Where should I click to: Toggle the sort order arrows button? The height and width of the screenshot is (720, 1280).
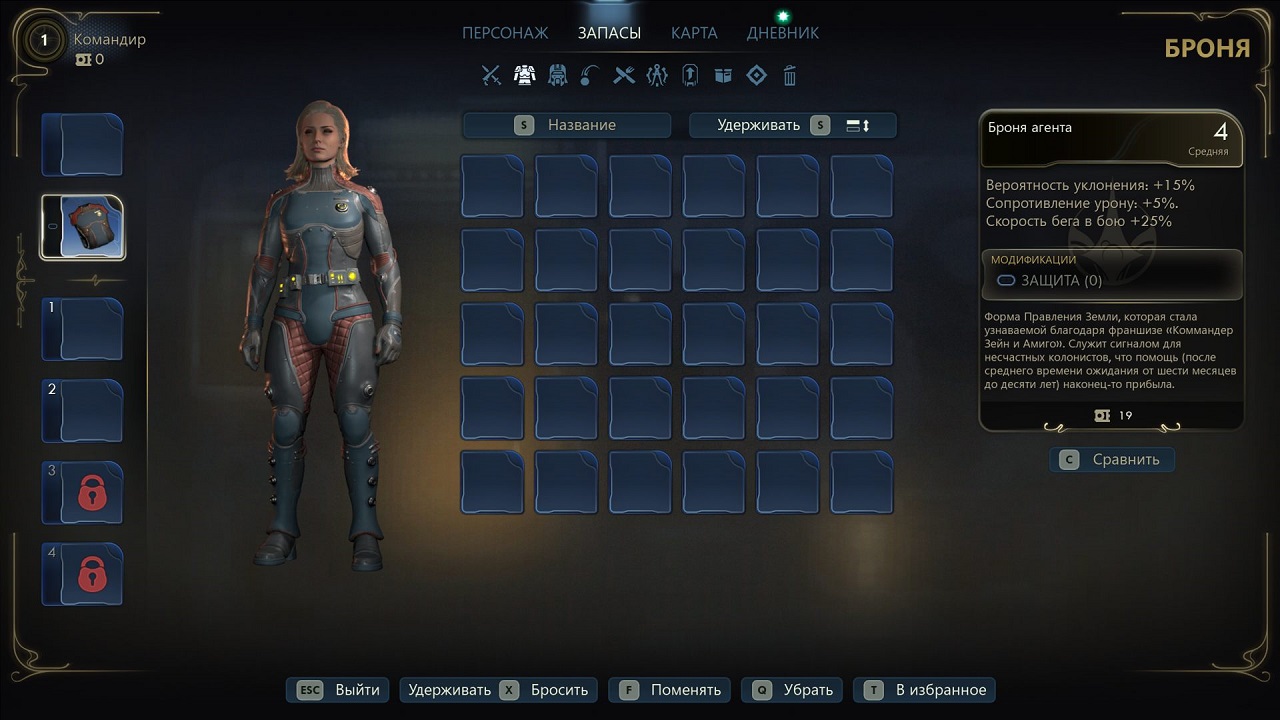pyautogui.click(x=858, y=125)
